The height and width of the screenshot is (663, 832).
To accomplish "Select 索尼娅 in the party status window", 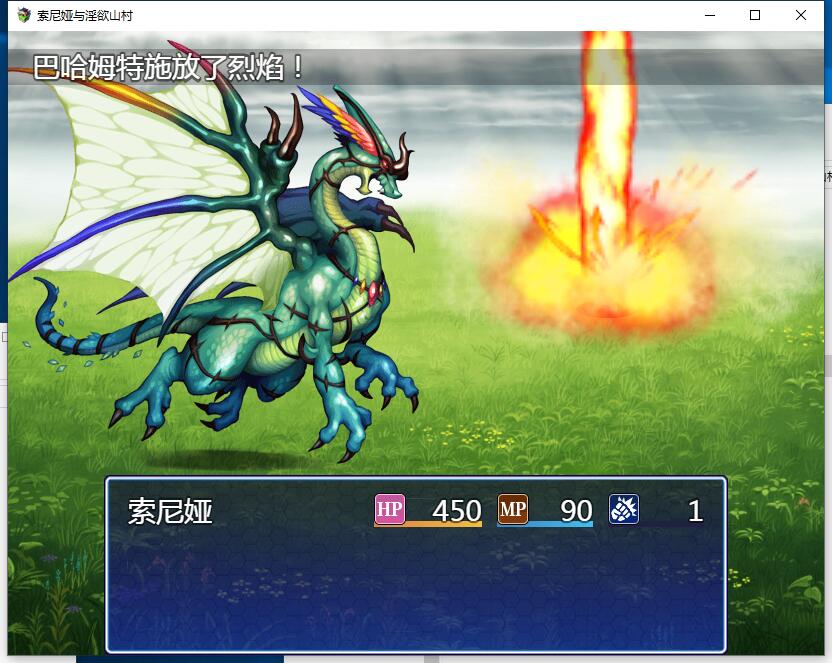I will click(x=171, y=512).
